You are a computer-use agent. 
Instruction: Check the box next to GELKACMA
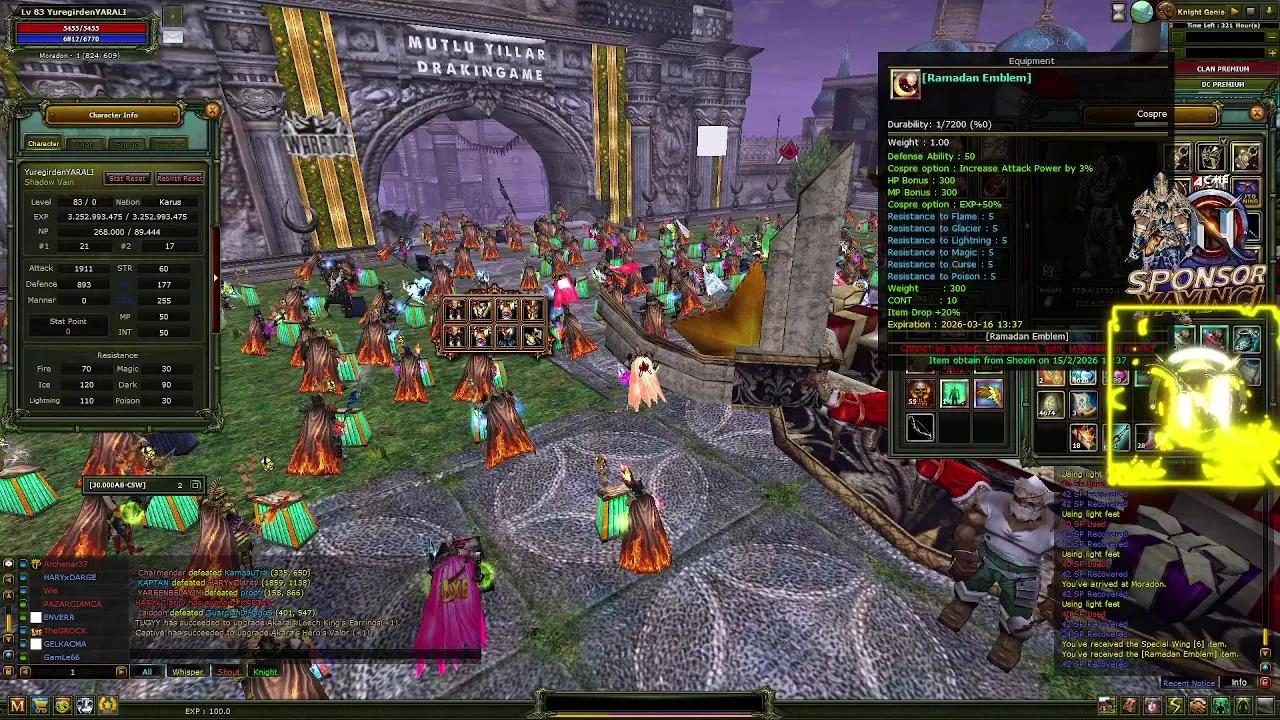tap(35, 644)
